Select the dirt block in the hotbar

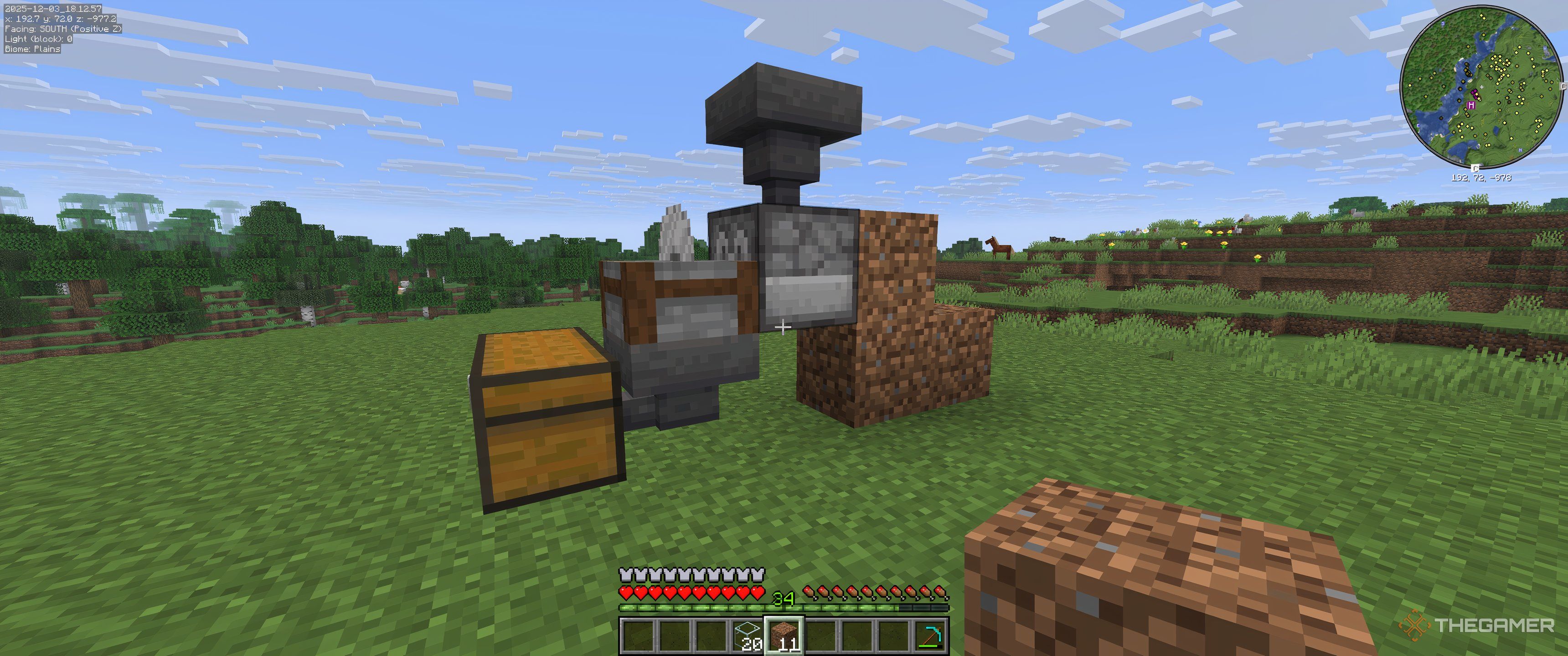pyautogui.click(x=786, y=636)
